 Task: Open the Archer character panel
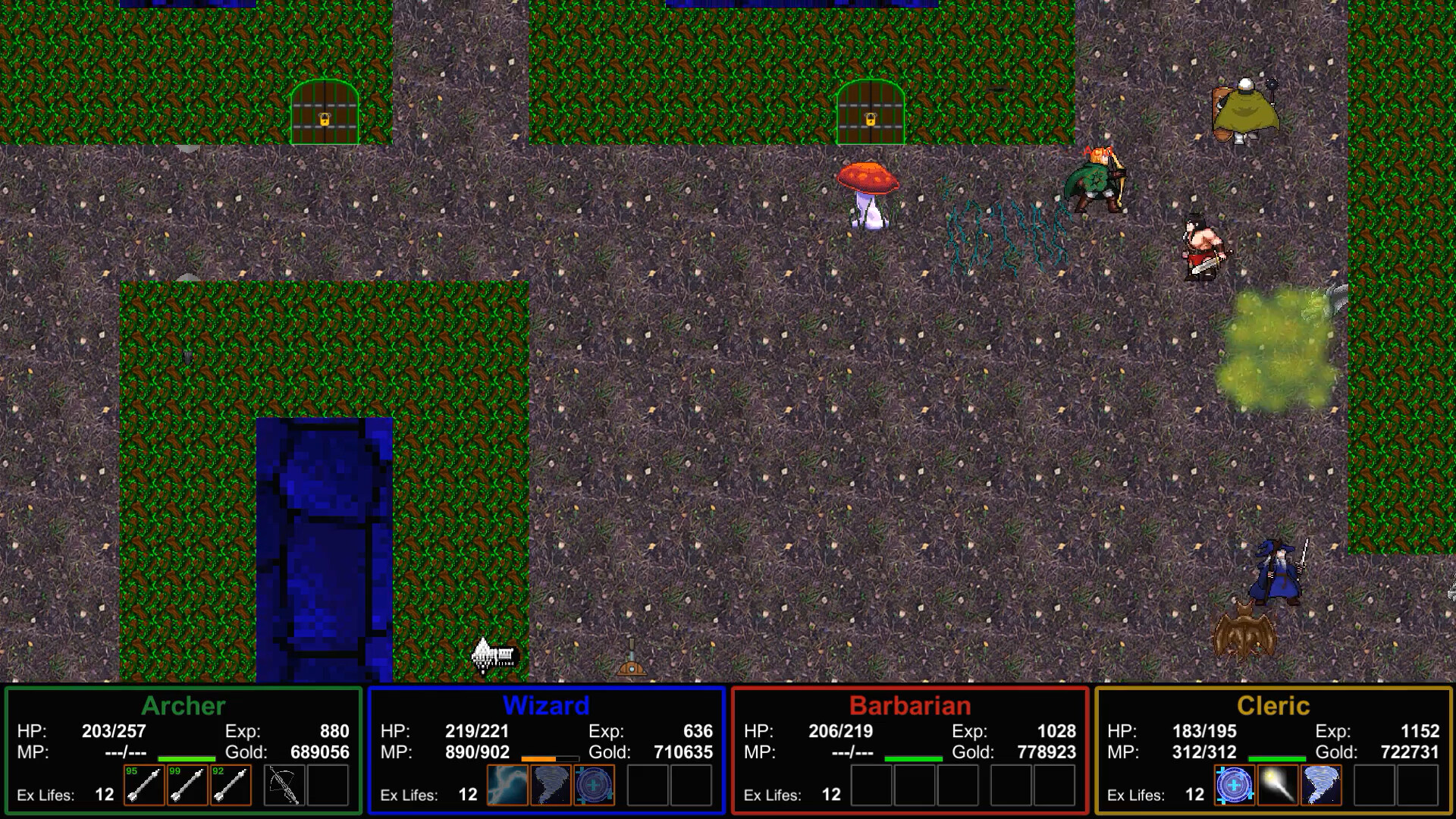(184, 705)
